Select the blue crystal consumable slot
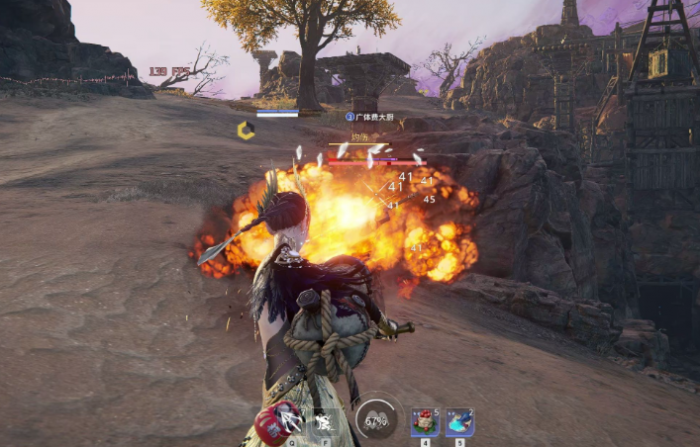Screen dimensions: 700x447 [x=459, y=421]
